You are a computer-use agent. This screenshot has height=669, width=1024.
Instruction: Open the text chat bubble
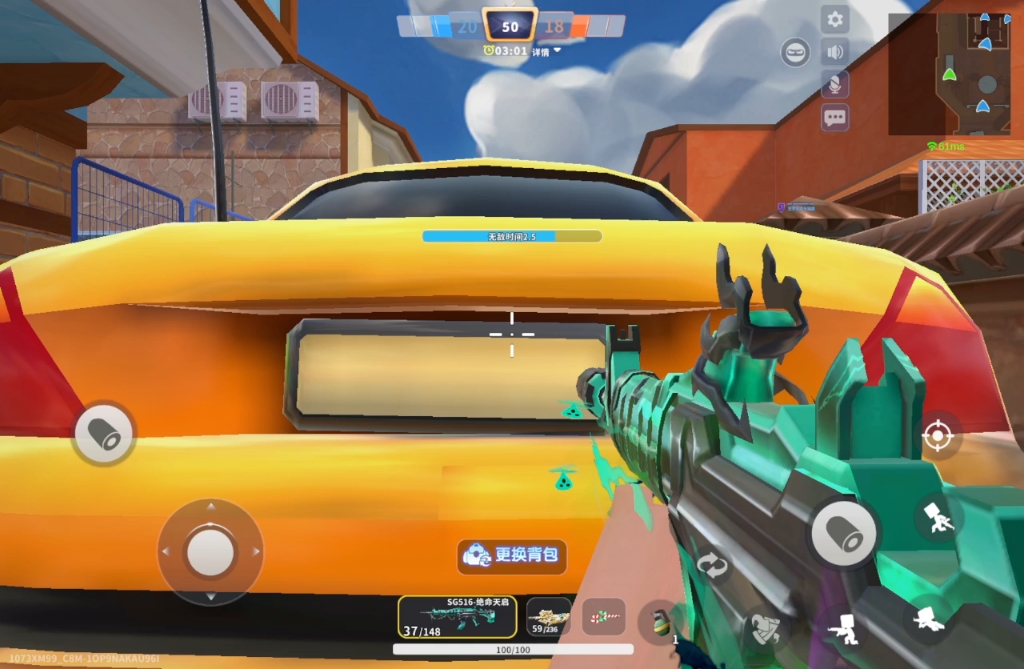[835, 118]
